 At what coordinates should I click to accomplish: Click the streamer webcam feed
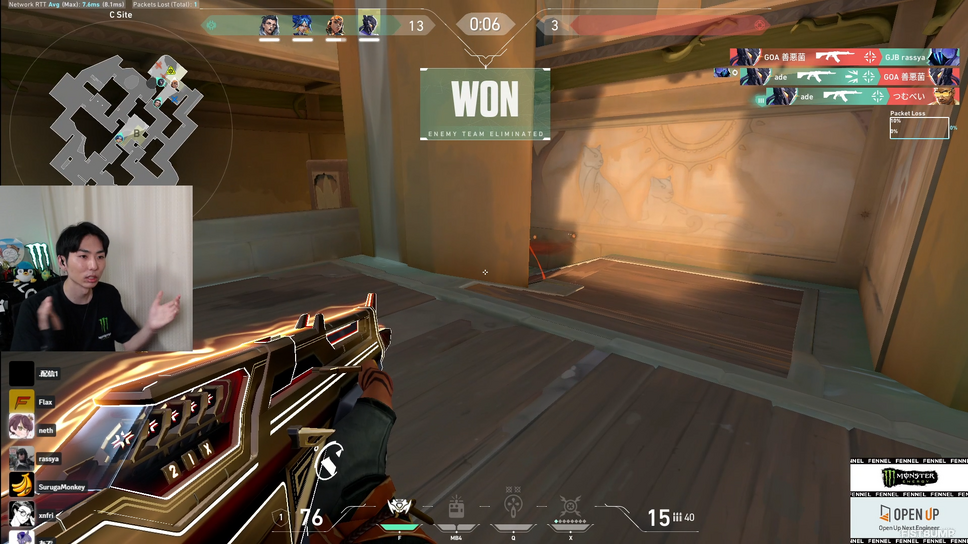[x=97, y=268]
